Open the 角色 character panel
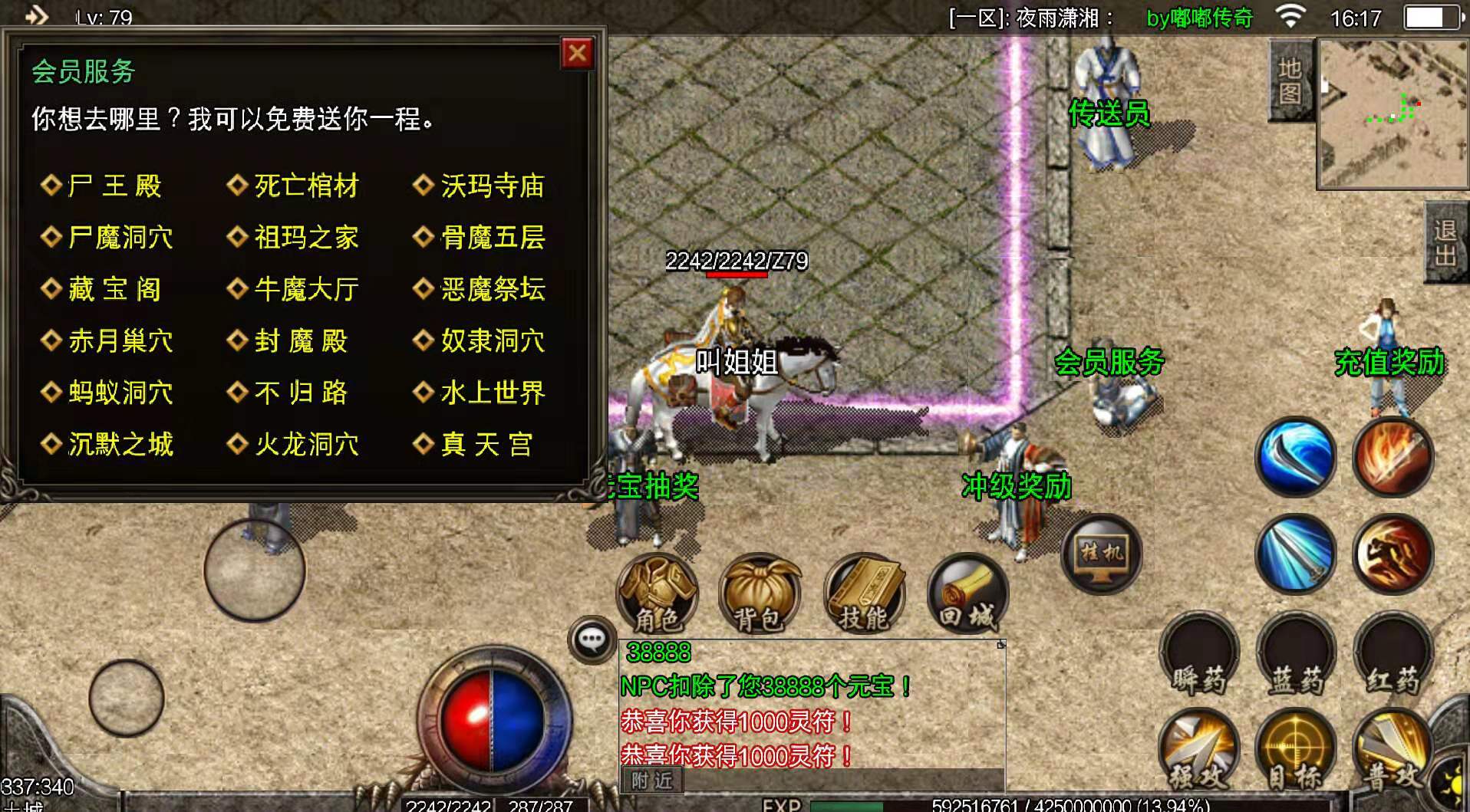This screenshot has height=812, width=1470. (658, 594)
